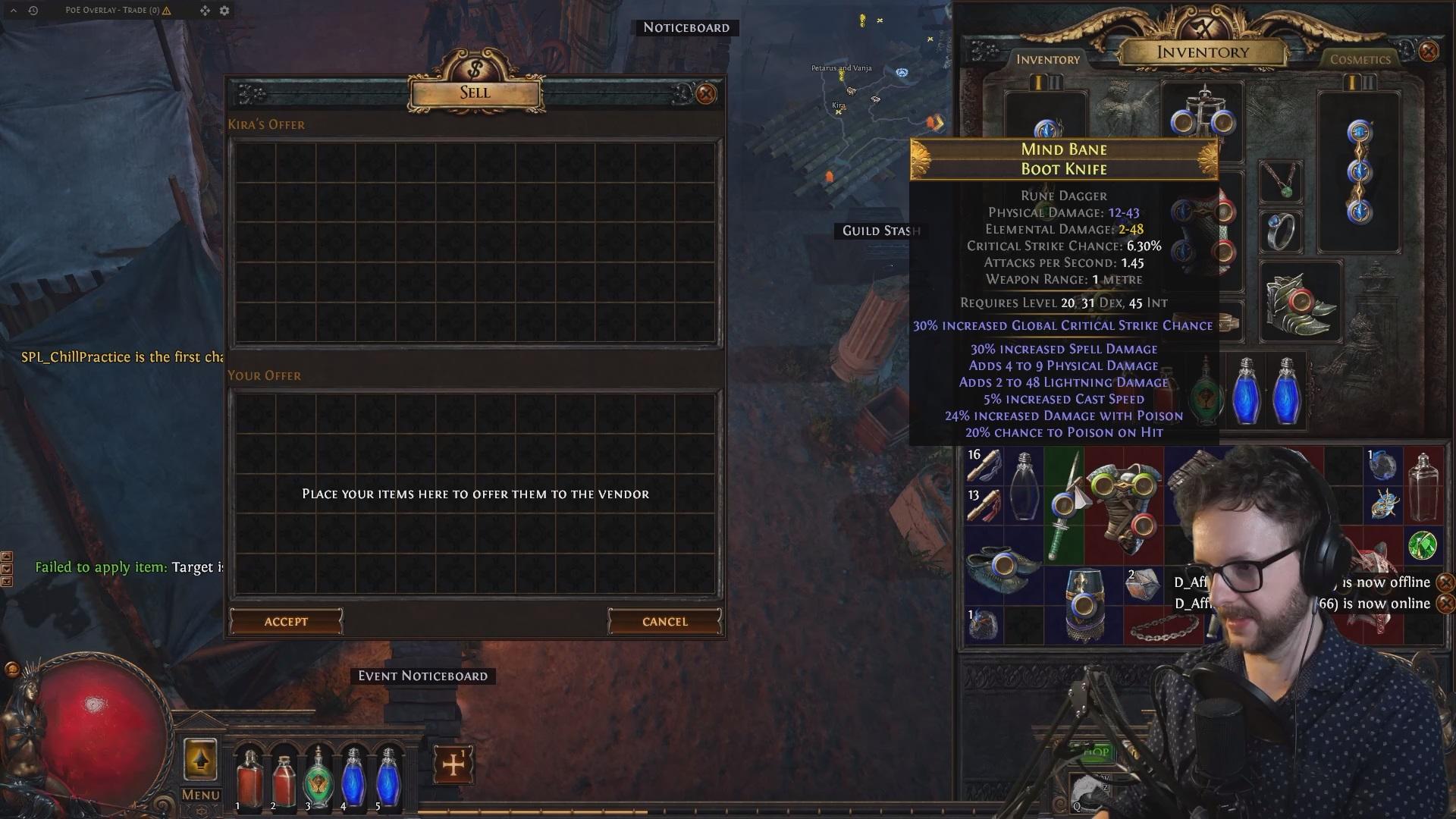Use the green flask in the belt
This screenshot has width=1456, height=819.
tap(318, 777)
